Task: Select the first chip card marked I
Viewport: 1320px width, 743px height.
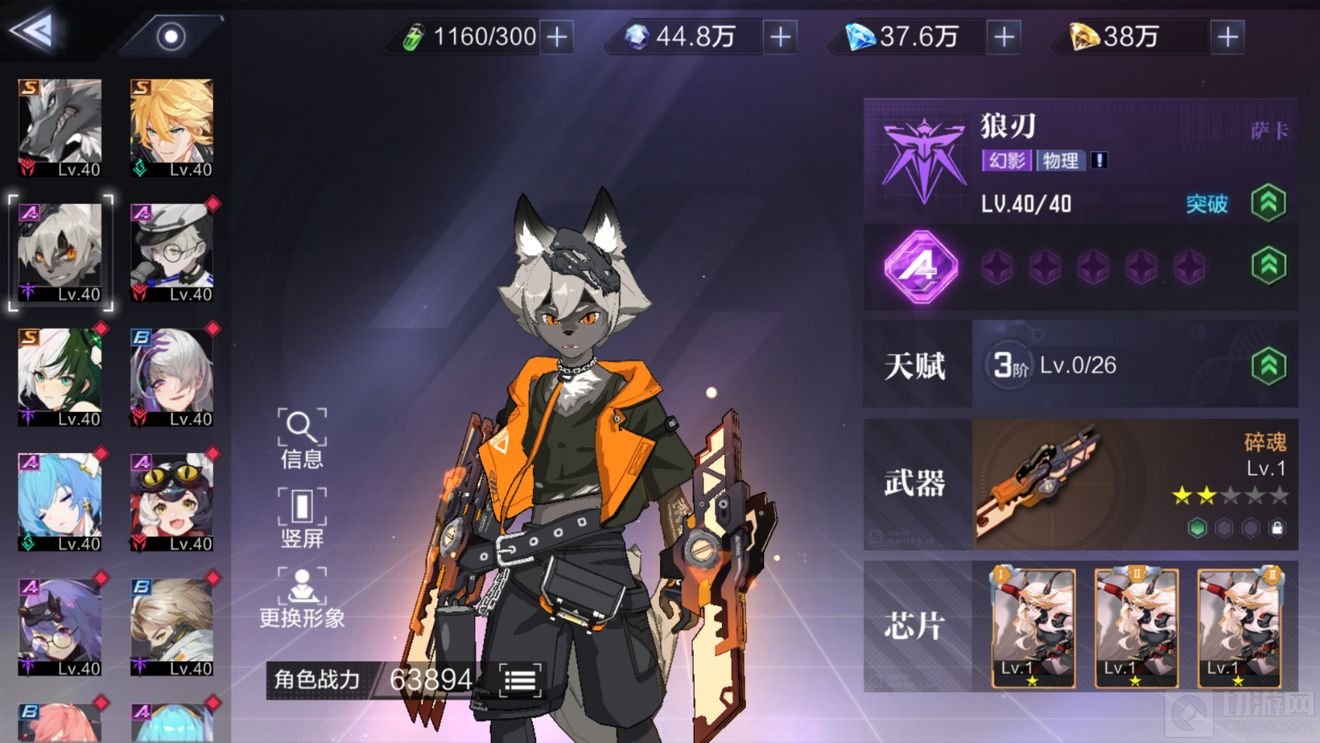Action: [1033, 627]
